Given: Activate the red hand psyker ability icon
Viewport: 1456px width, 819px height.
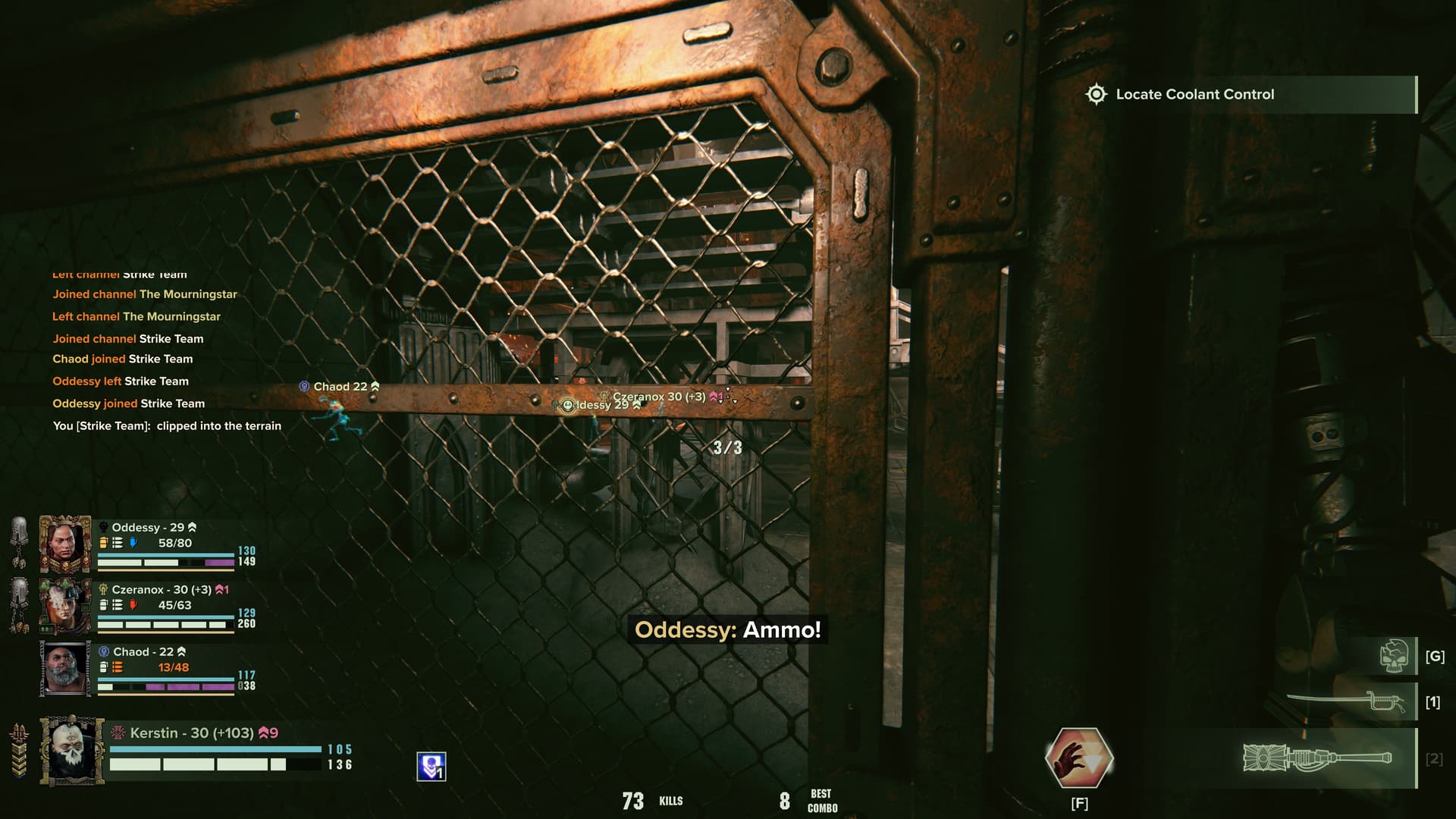Looking at the screenshot, I should coord(1079,758).
